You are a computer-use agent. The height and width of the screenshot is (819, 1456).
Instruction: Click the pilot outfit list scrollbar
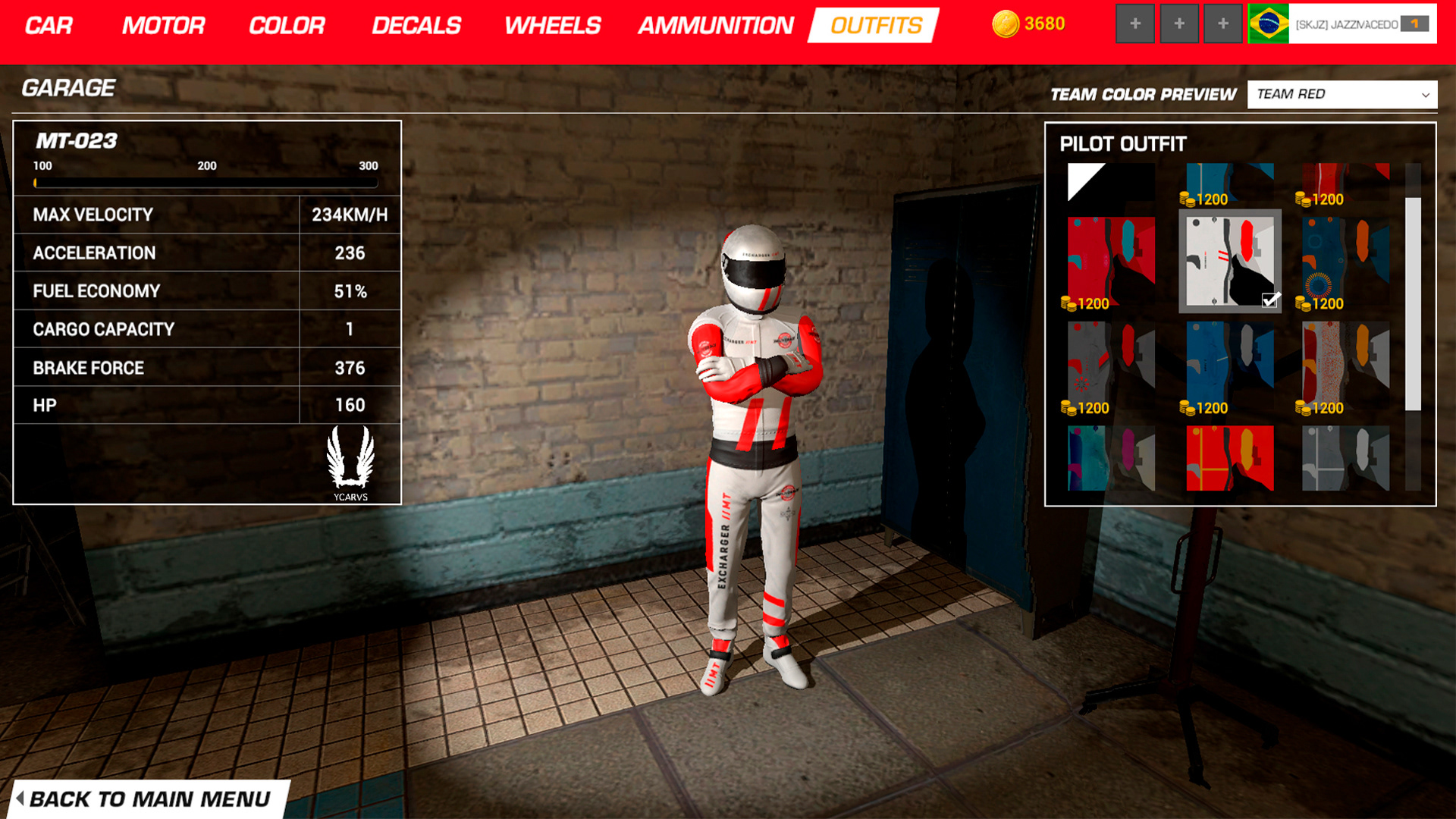[x=1413, y=303]
